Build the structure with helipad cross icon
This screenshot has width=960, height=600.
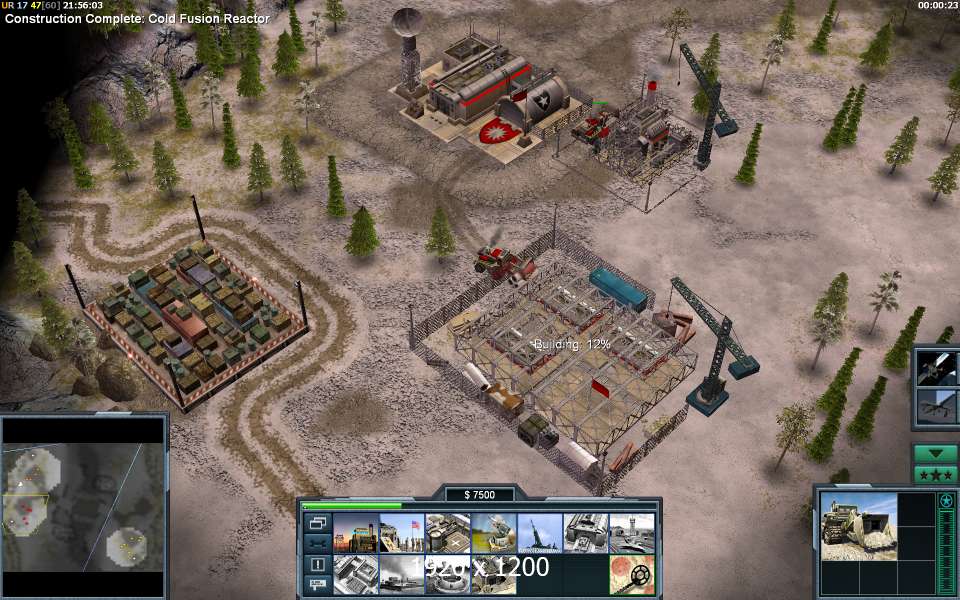[x=447, y=533]
